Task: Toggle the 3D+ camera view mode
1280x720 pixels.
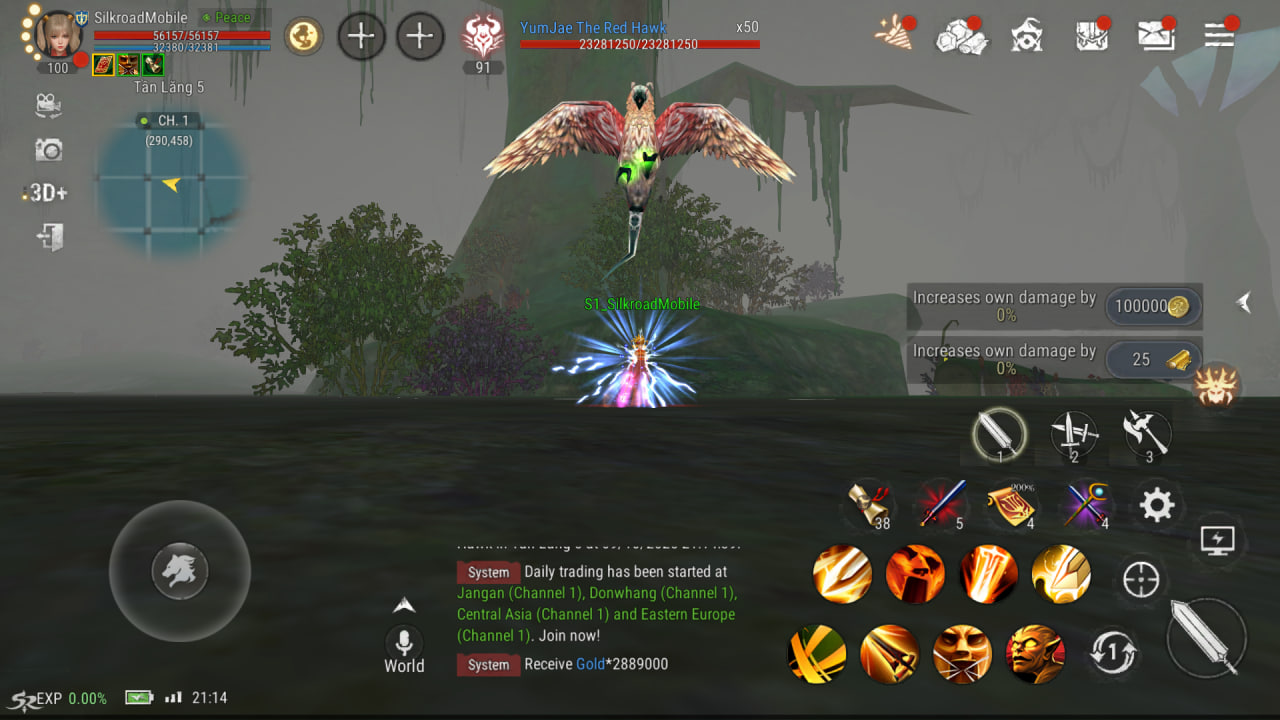Action: coord(47,193)
